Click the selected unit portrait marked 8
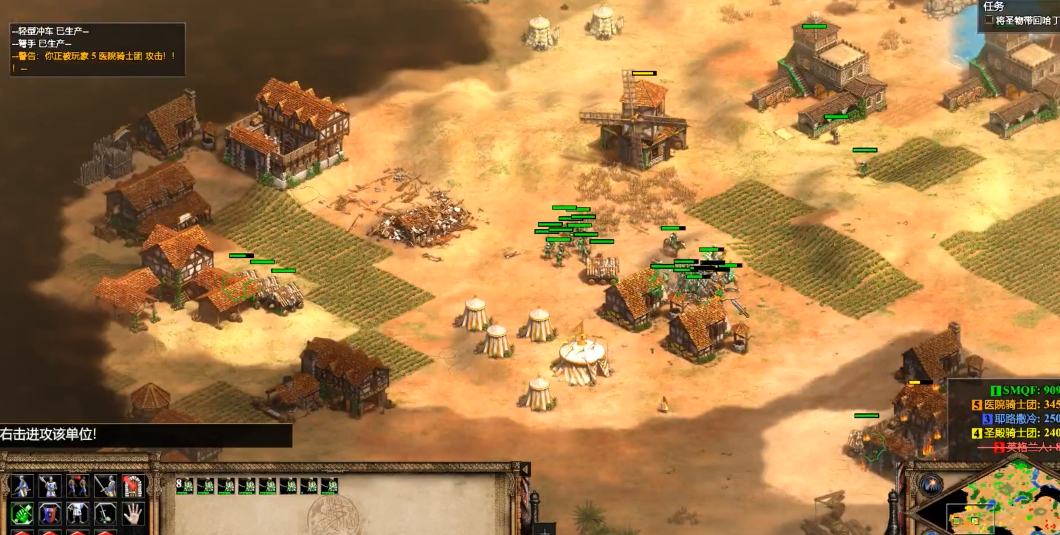 point(185,486)
